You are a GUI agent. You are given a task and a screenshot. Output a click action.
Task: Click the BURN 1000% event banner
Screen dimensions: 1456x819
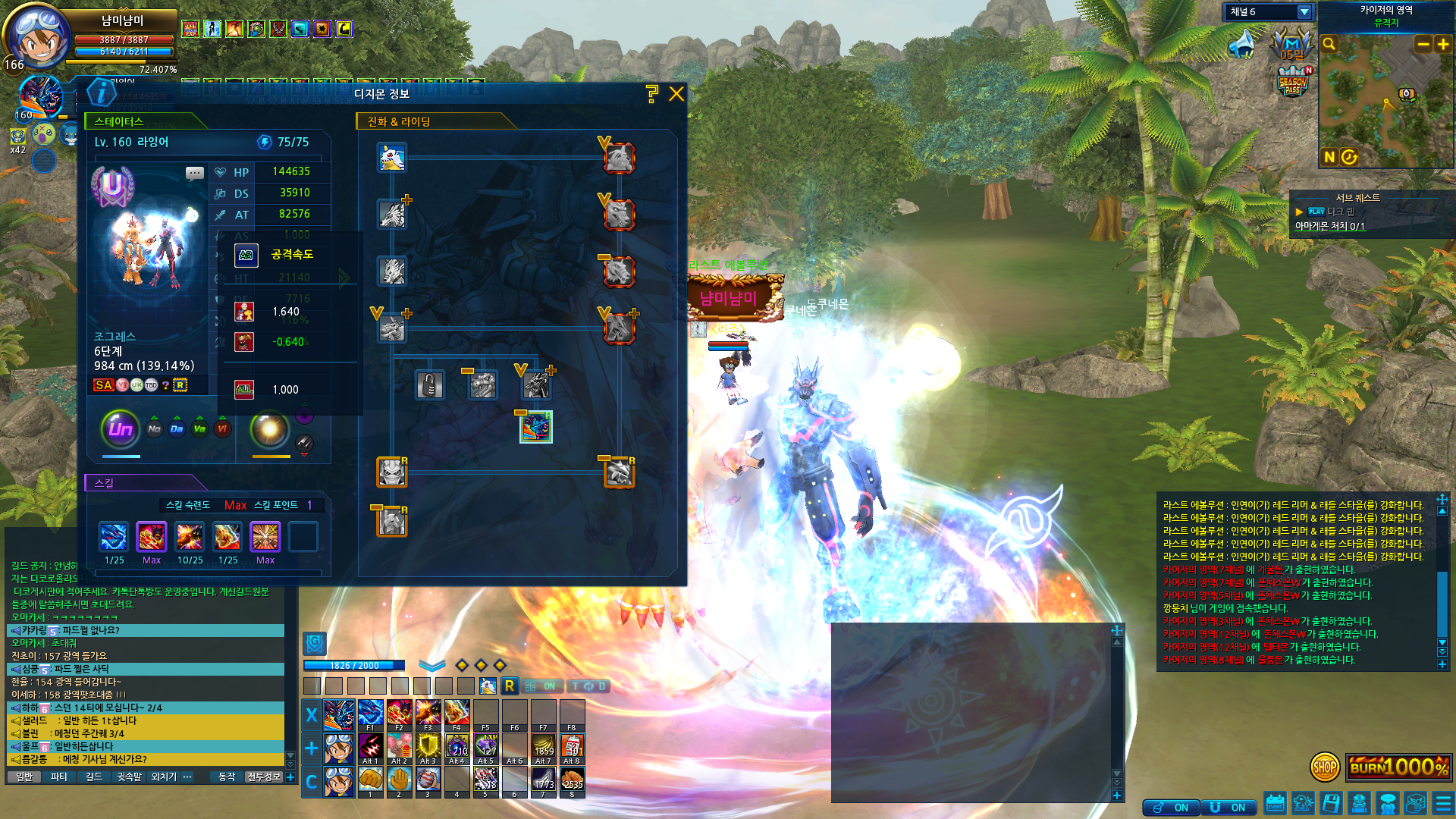pos(1398,767)
